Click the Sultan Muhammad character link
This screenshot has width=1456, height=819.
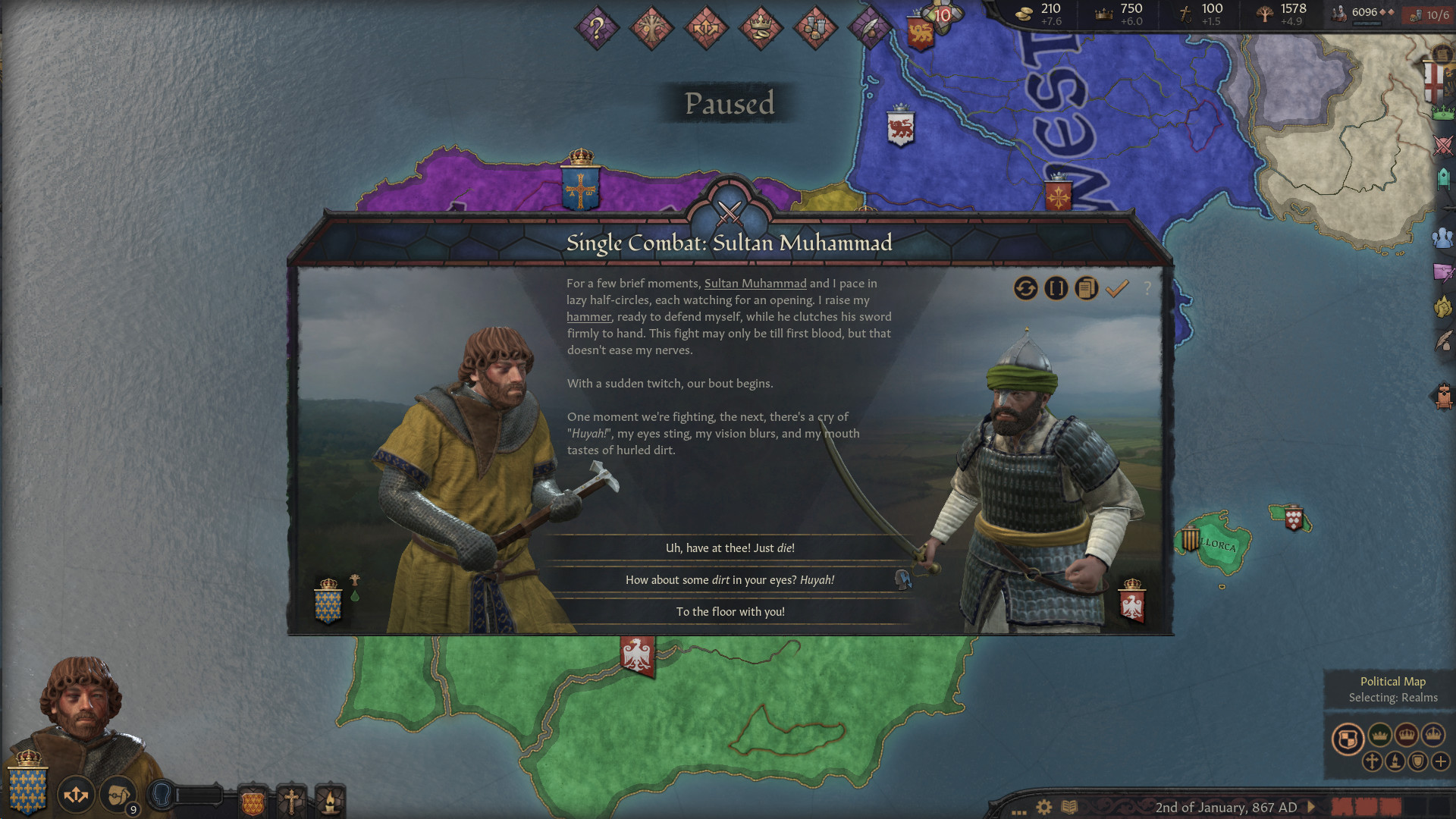[755, 283]
